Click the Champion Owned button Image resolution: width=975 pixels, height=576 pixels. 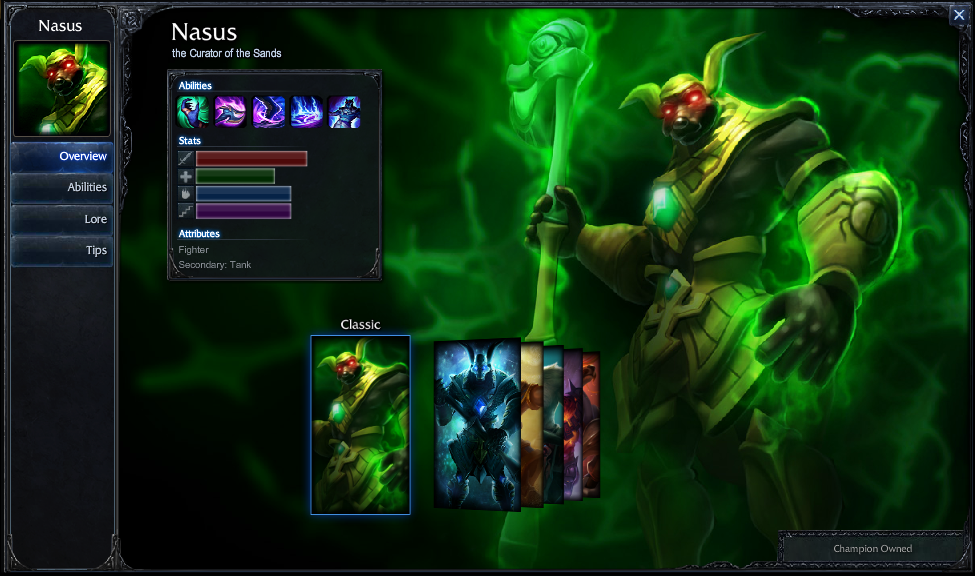pyautogui.click(x=872, y=548)
